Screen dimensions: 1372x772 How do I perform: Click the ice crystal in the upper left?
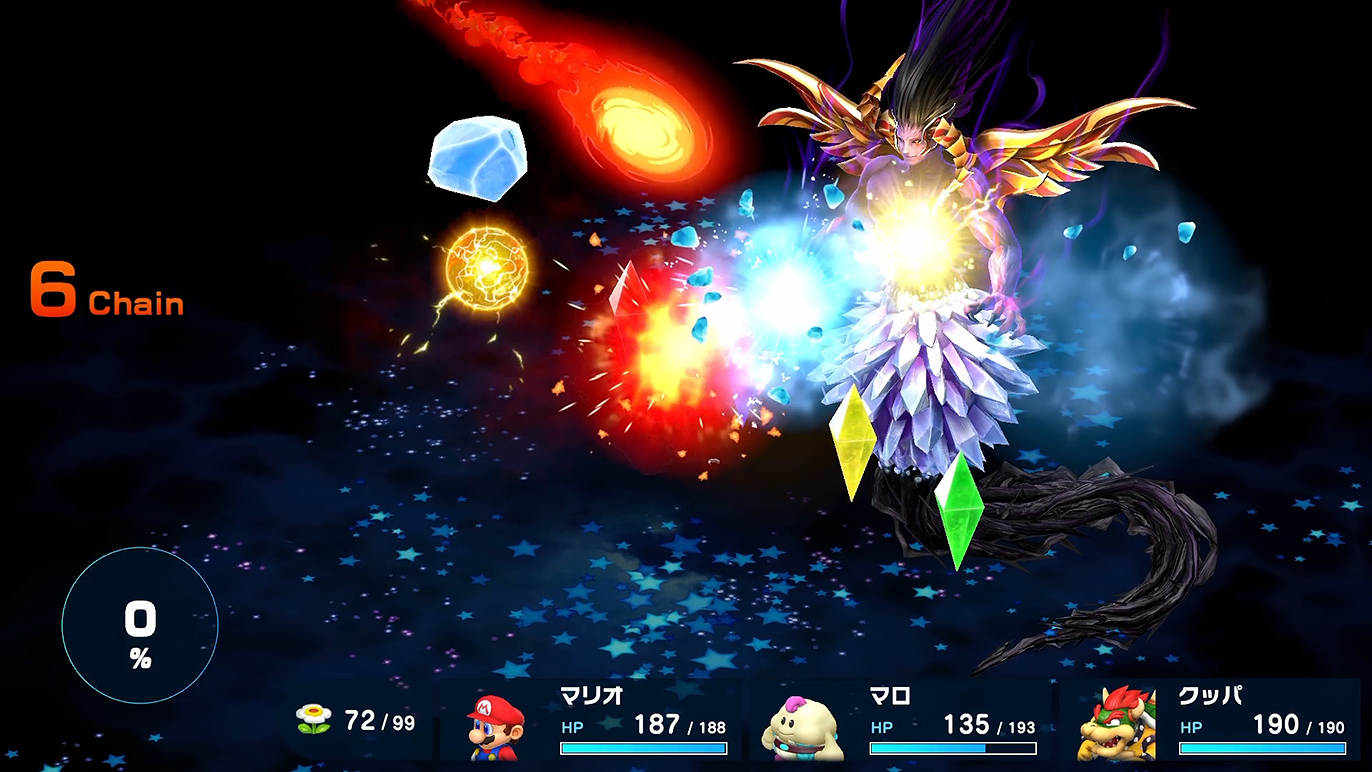coord(478,157)
